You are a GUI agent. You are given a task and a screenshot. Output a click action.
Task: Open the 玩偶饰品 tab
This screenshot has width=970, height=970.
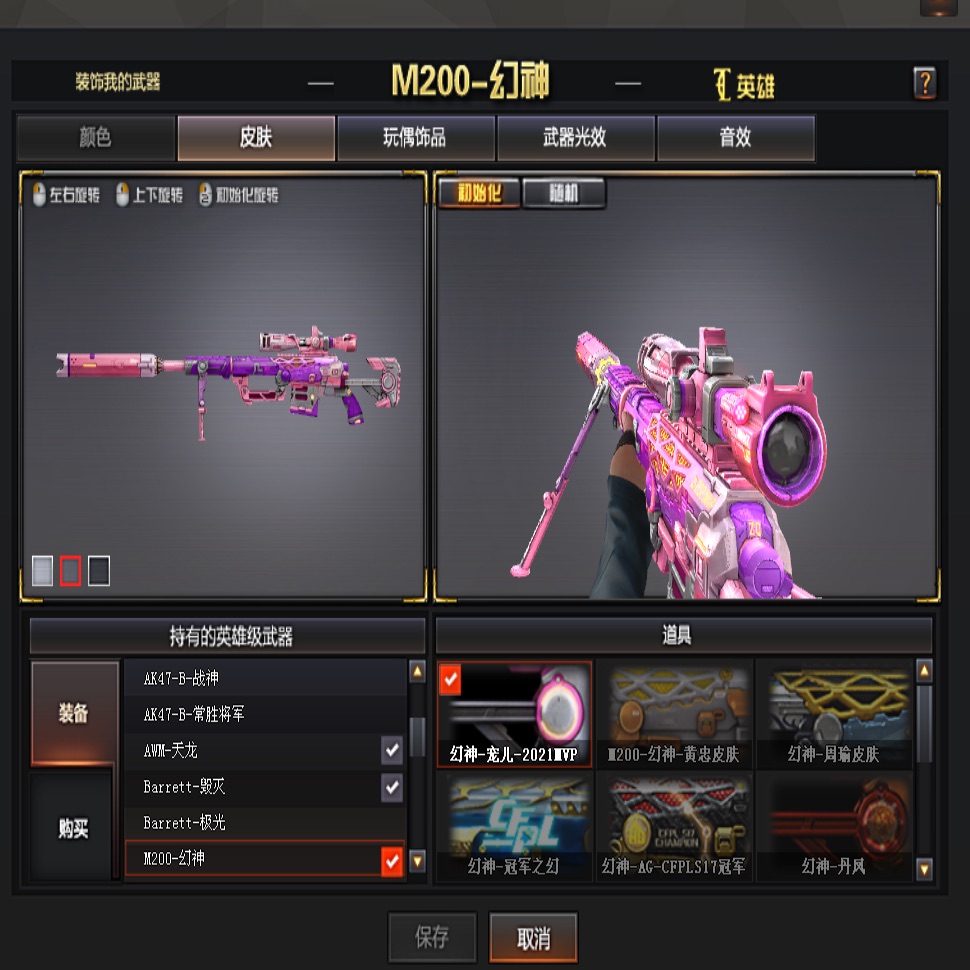(x=415, y=138)
